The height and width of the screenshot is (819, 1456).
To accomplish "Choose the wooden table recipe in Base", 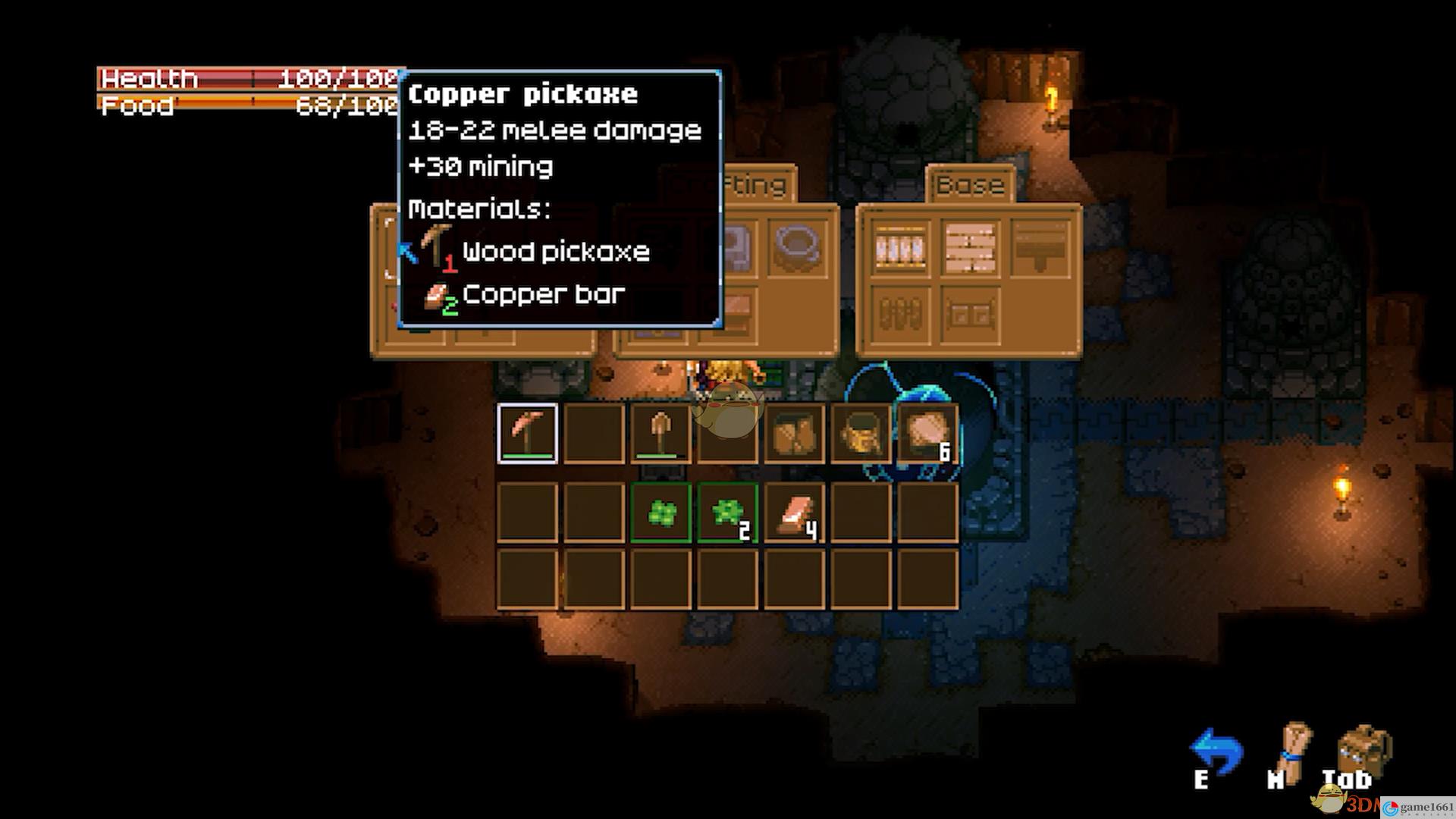I will [1040, 246].
